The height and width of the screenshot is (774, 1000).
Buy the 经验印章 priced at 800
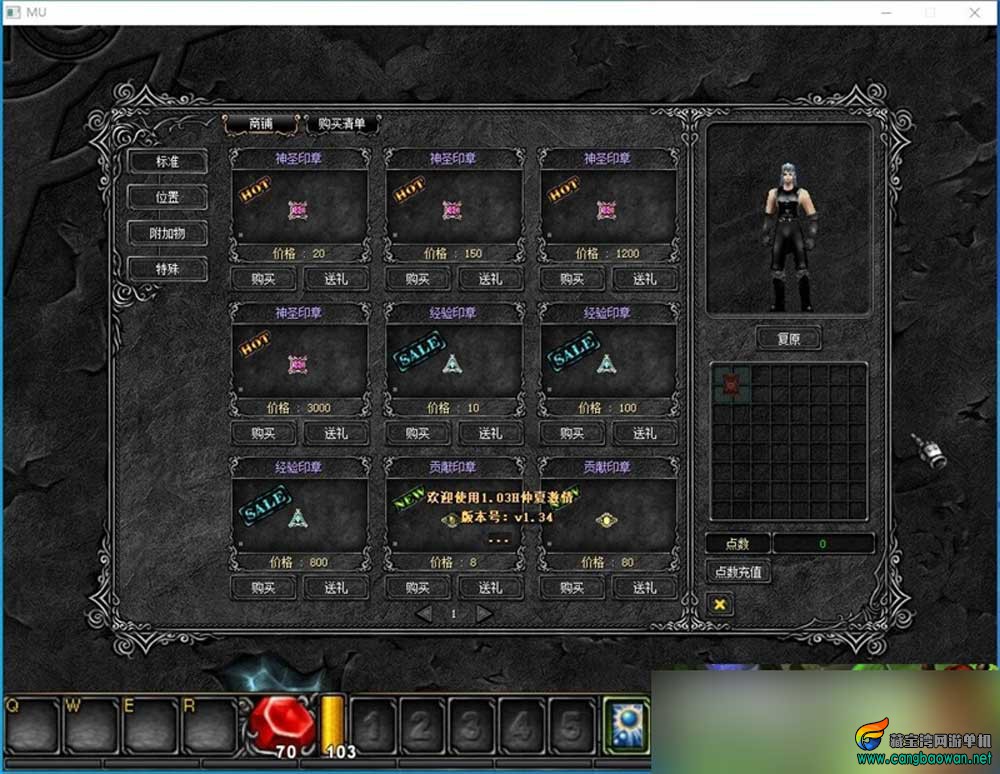click(263, 587)
